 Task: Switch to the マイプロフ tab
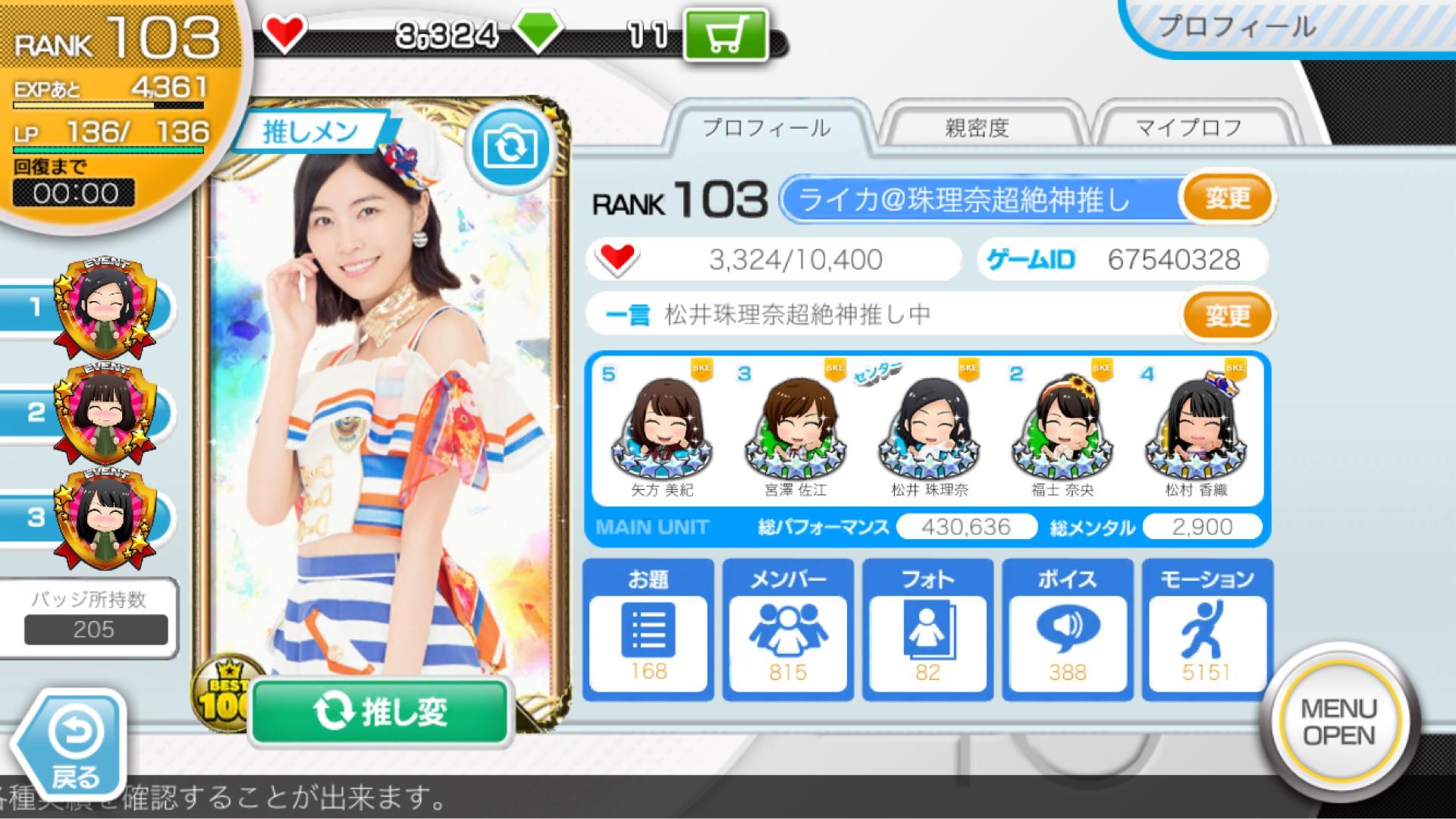pyautogui.click(x=1188, y=129)
